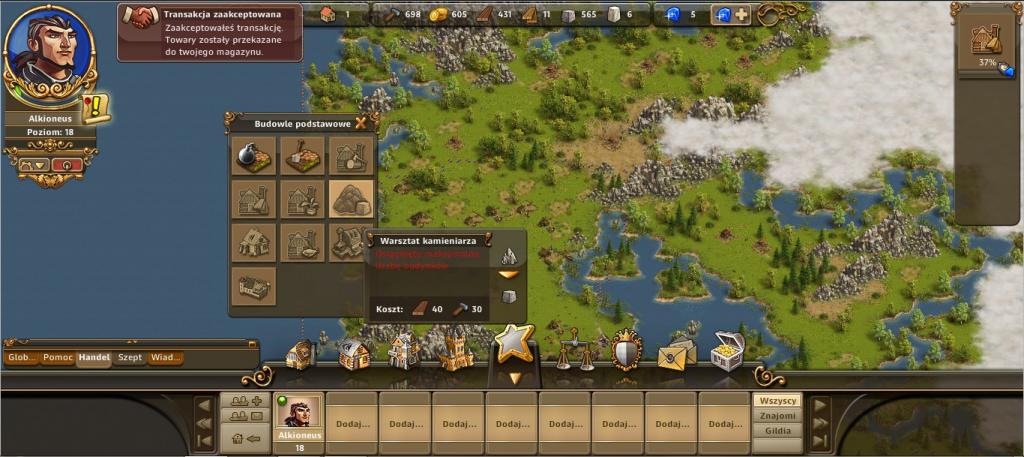Image resolution: width=1024 pixels, height=457 pixels.
Task: Open the guild shield icon
Action: coord(627,349)
